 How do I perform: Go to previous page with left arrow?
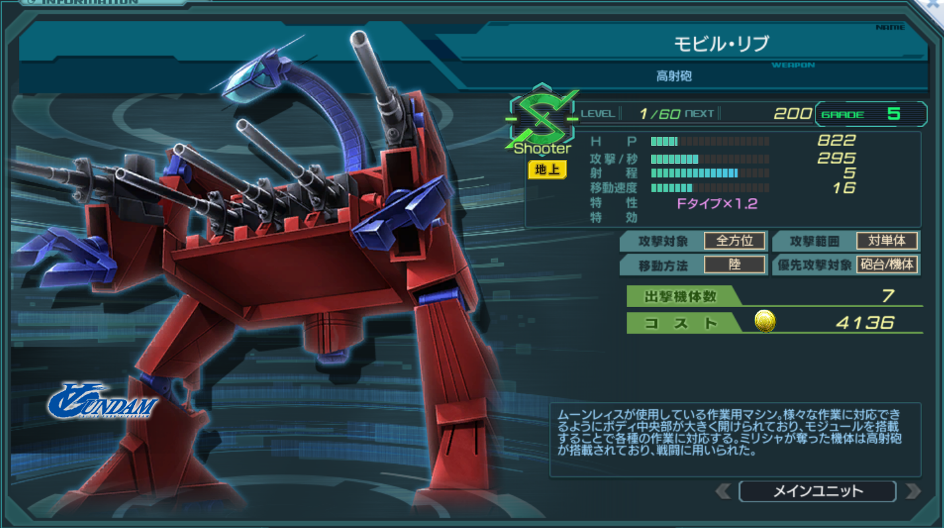point(723,491)
